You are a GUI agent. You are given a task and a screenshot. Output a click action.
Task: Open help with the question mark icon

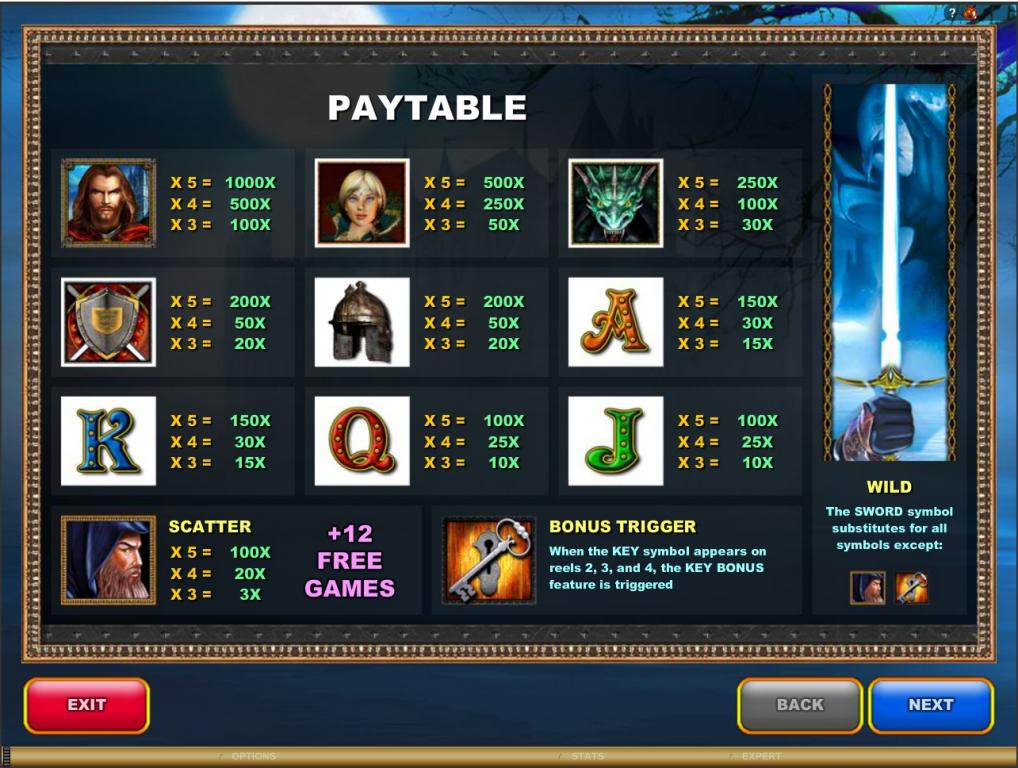tap(951, 12)
